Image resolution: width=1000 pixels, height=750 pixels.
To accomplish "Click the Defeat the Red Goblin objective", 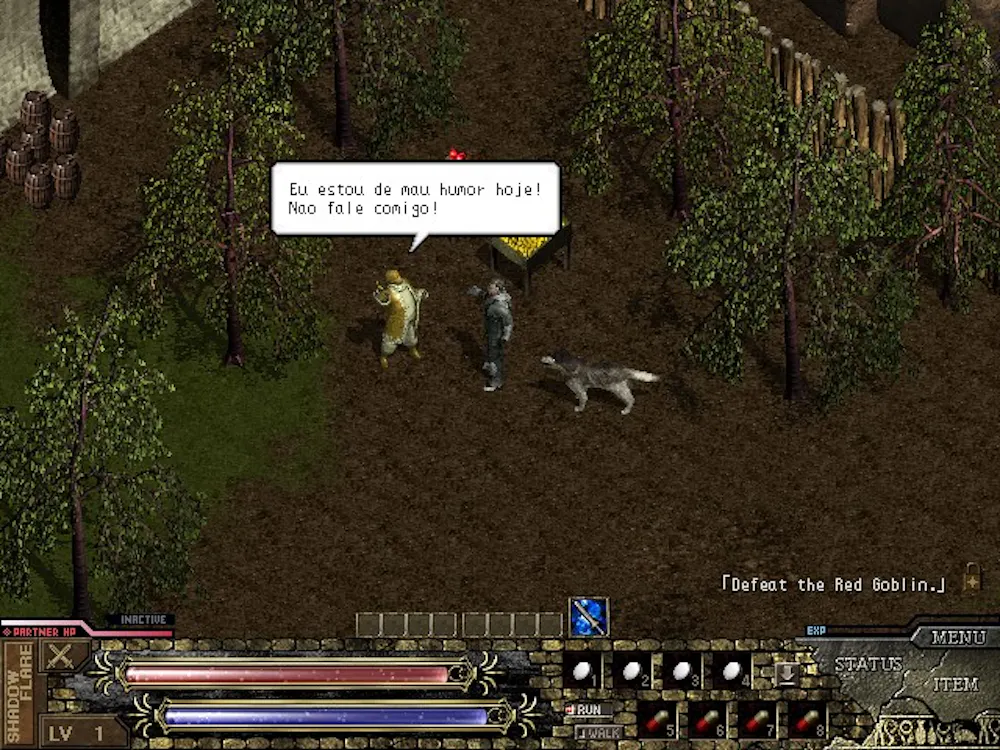I will (x=833, y=585).
